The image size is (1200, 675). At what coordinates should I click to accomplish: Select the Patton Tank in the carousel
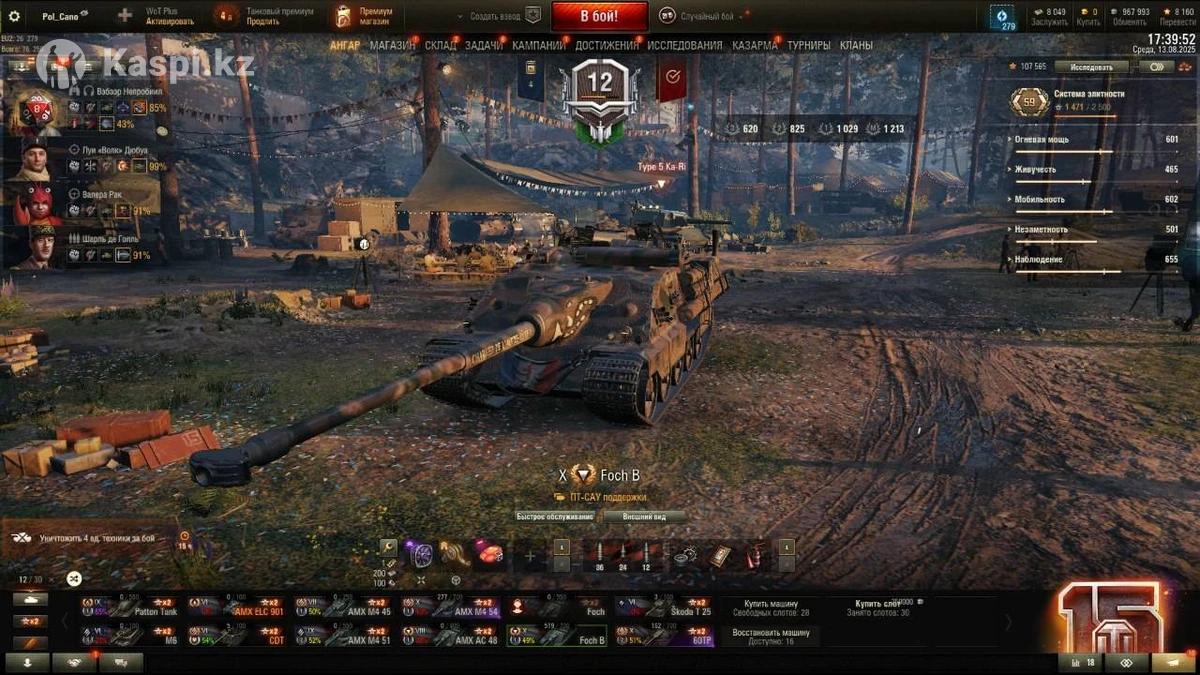tap(132, 607)
